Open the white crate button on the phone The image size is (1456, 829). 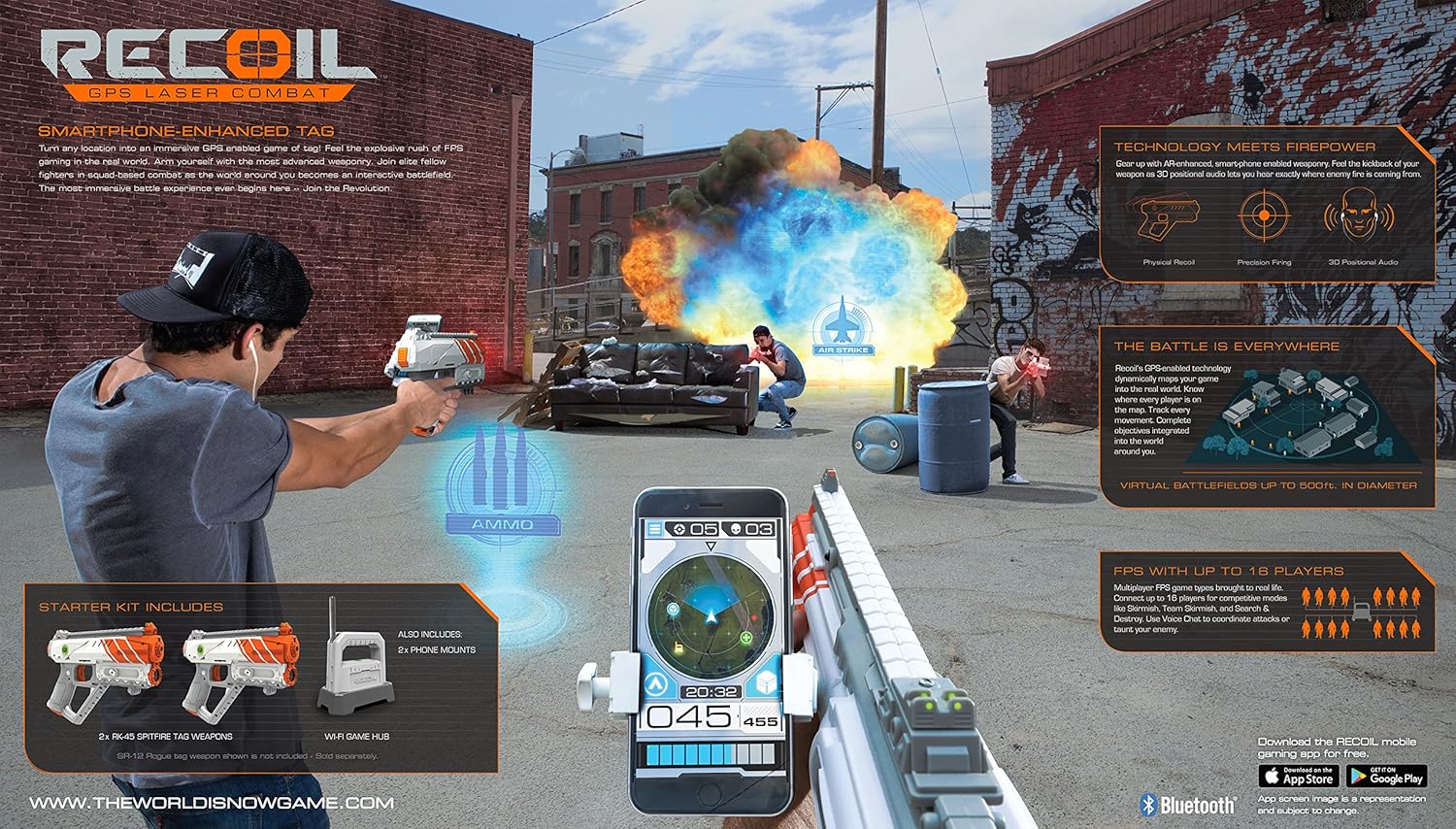pos(767,682)
